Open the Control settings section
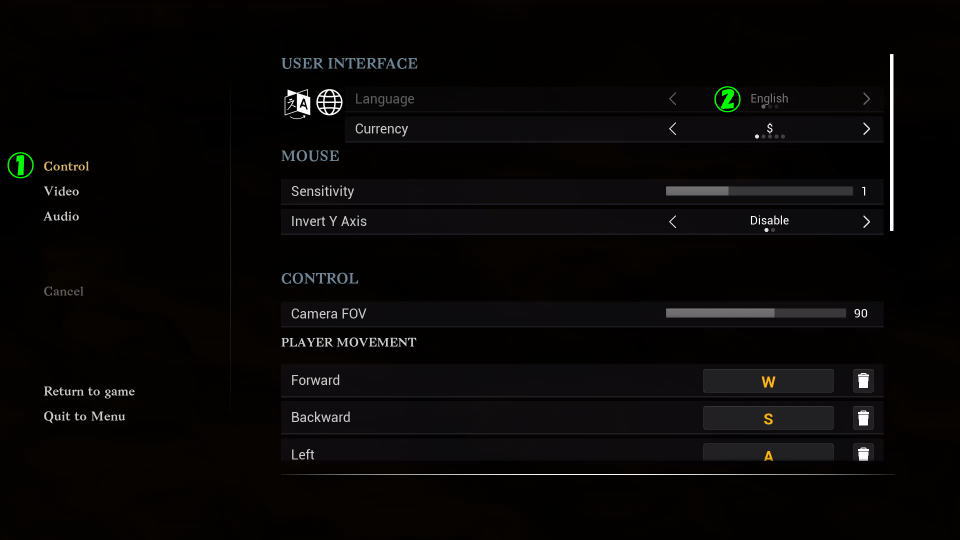 point(66,166)
